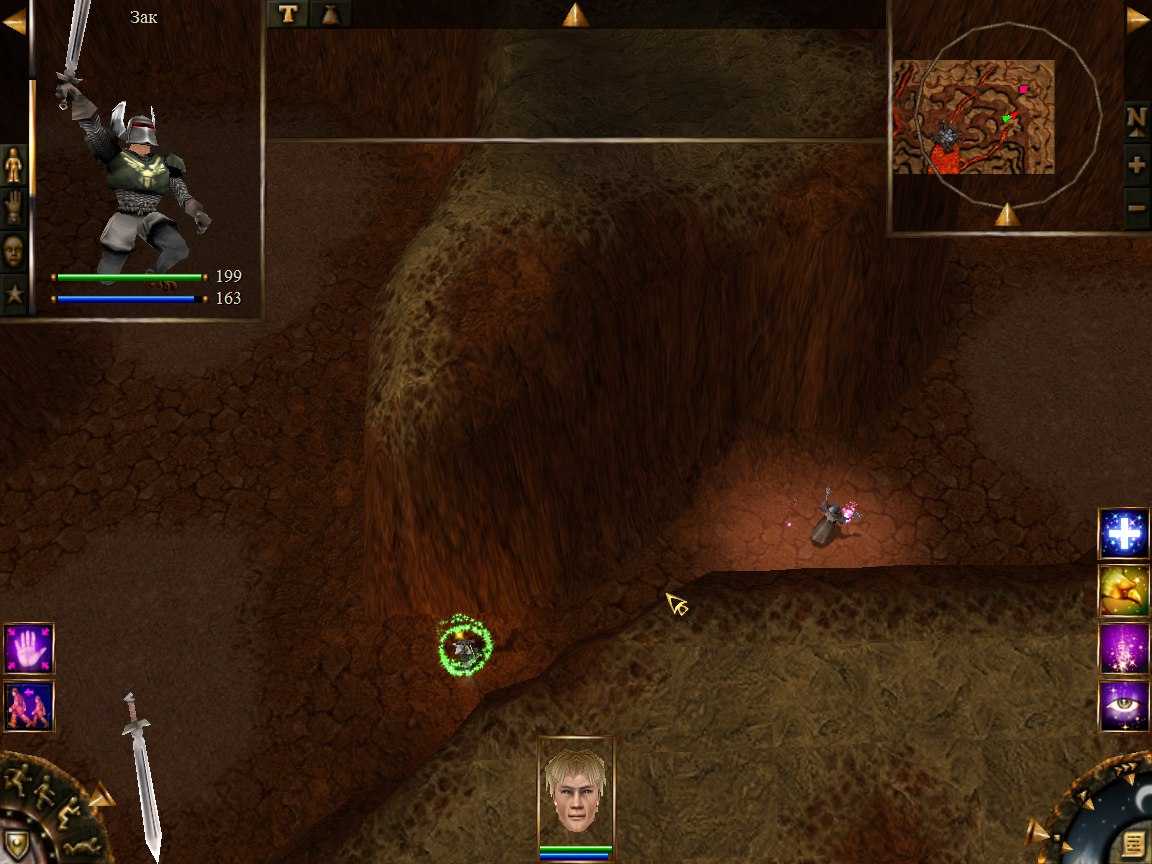The height and width of the screenshot is (864, 1152).
Task: Open the face tab
Action: click(x=14, y=250)
